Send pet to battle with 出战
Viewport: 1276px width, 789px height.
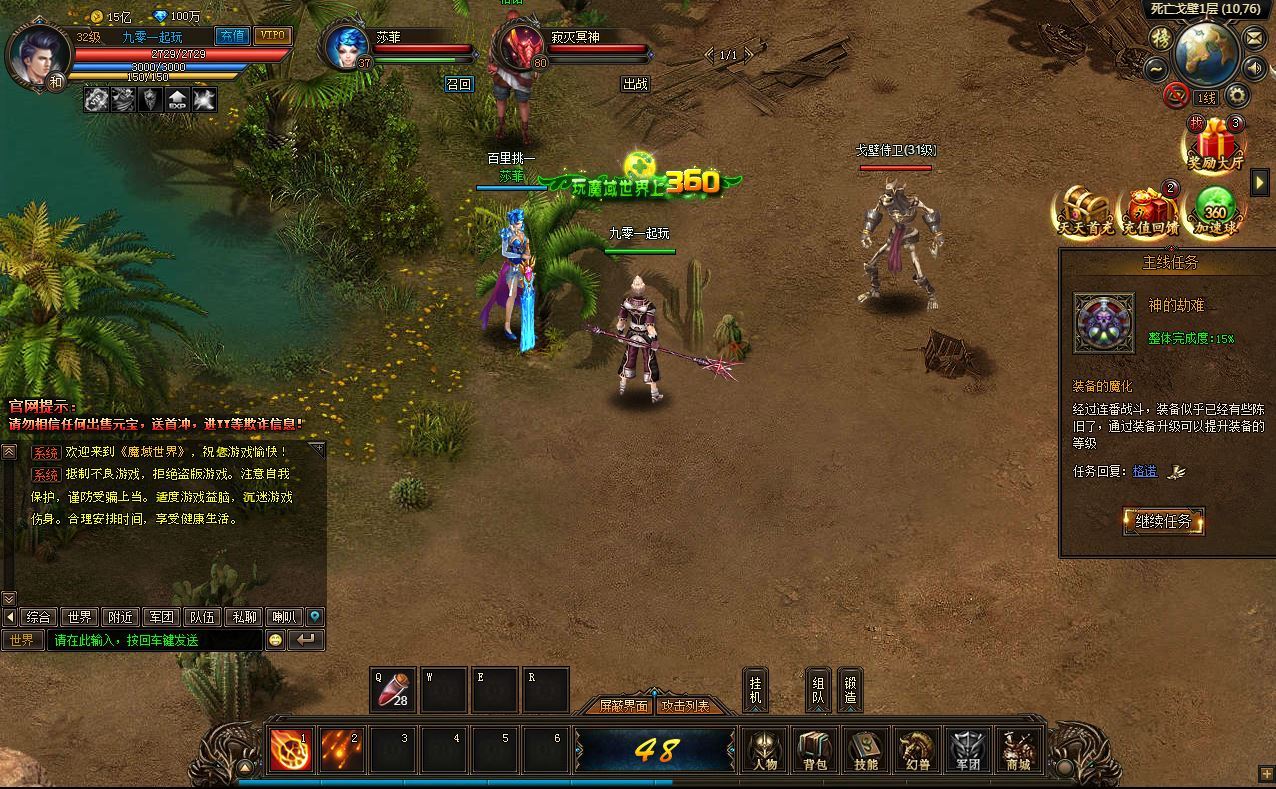tap(635, 84)
